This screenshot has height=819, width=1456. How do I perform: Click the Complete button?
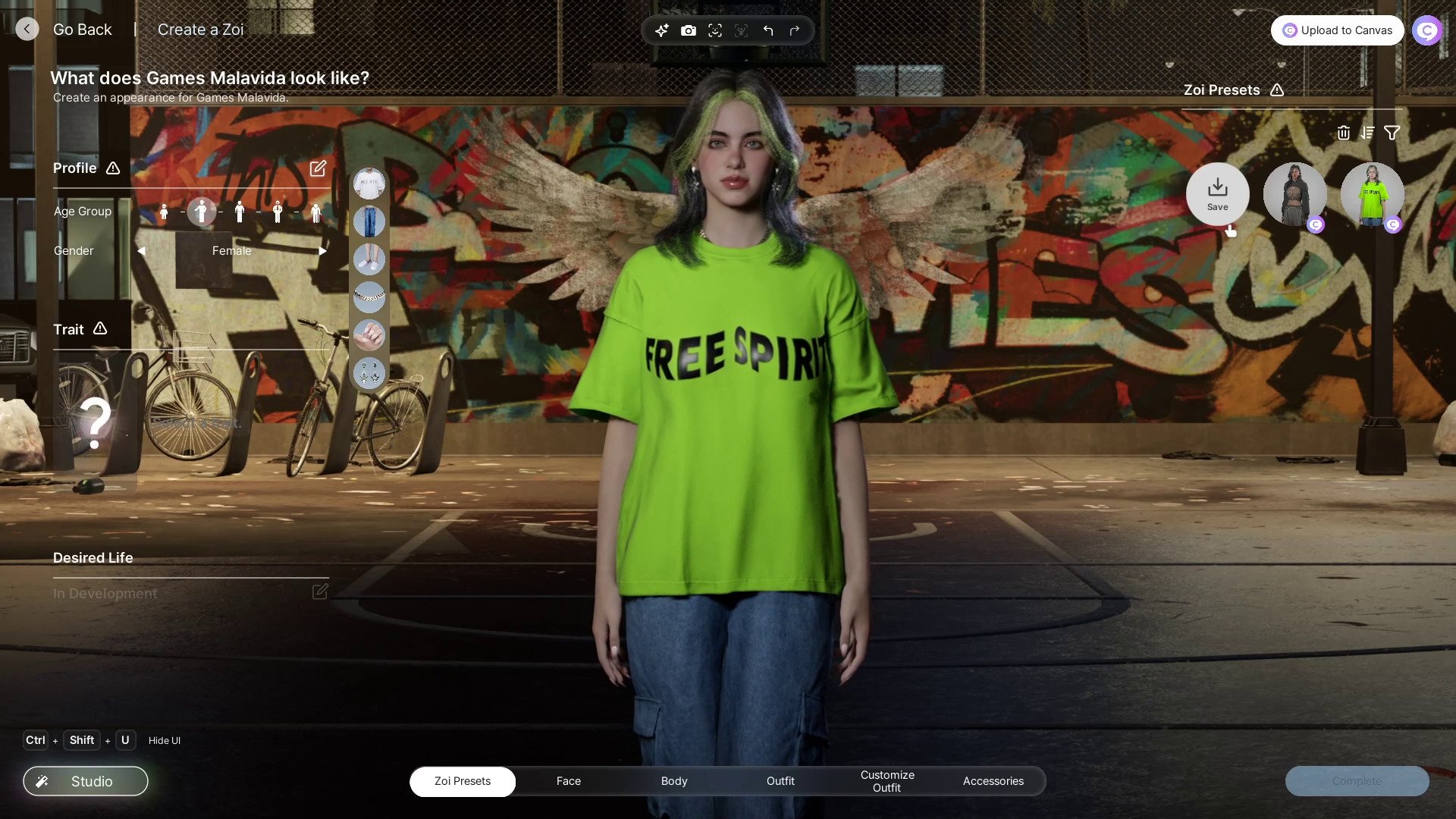tap(1357, 781)
